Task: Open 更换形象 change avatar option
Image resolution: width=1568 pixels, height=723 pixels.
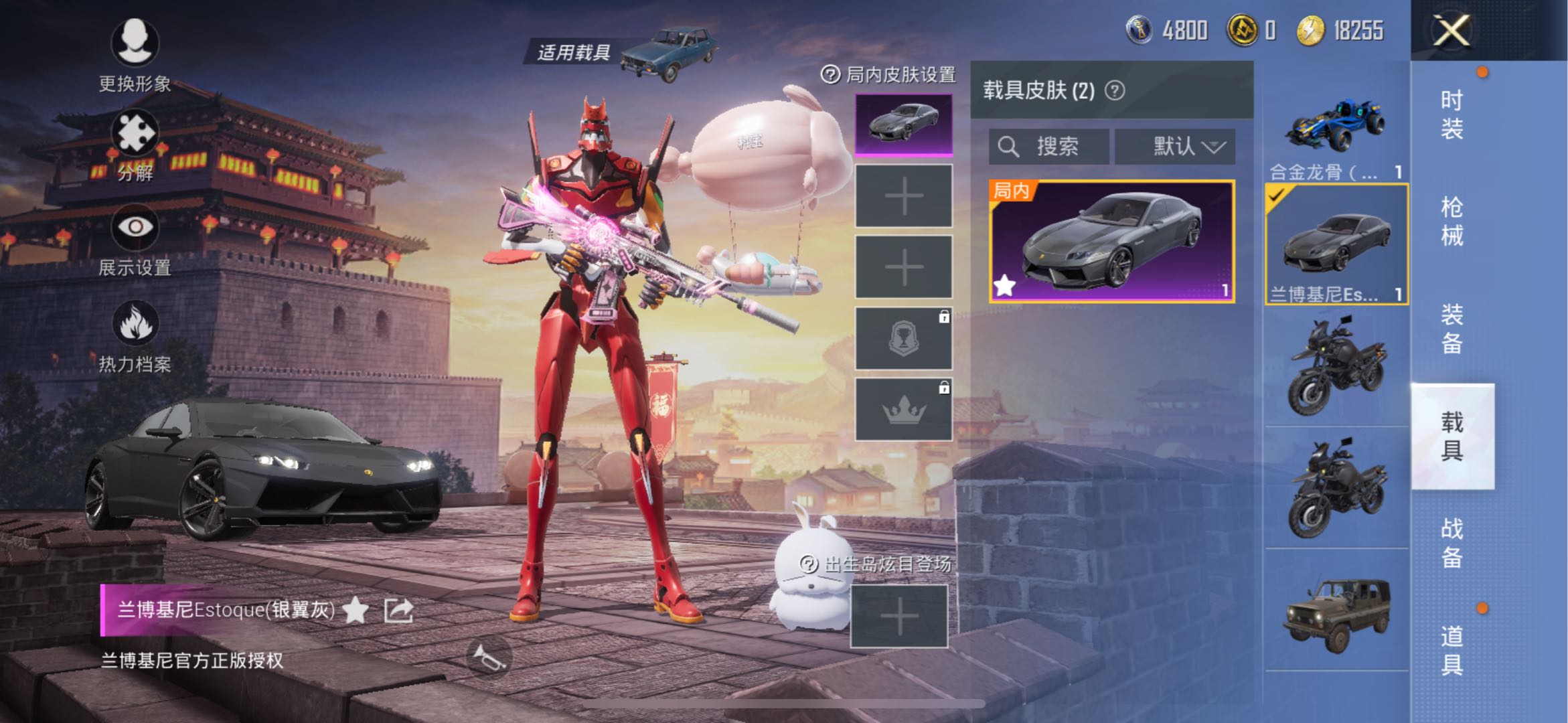Action: [x=135, y=55]
